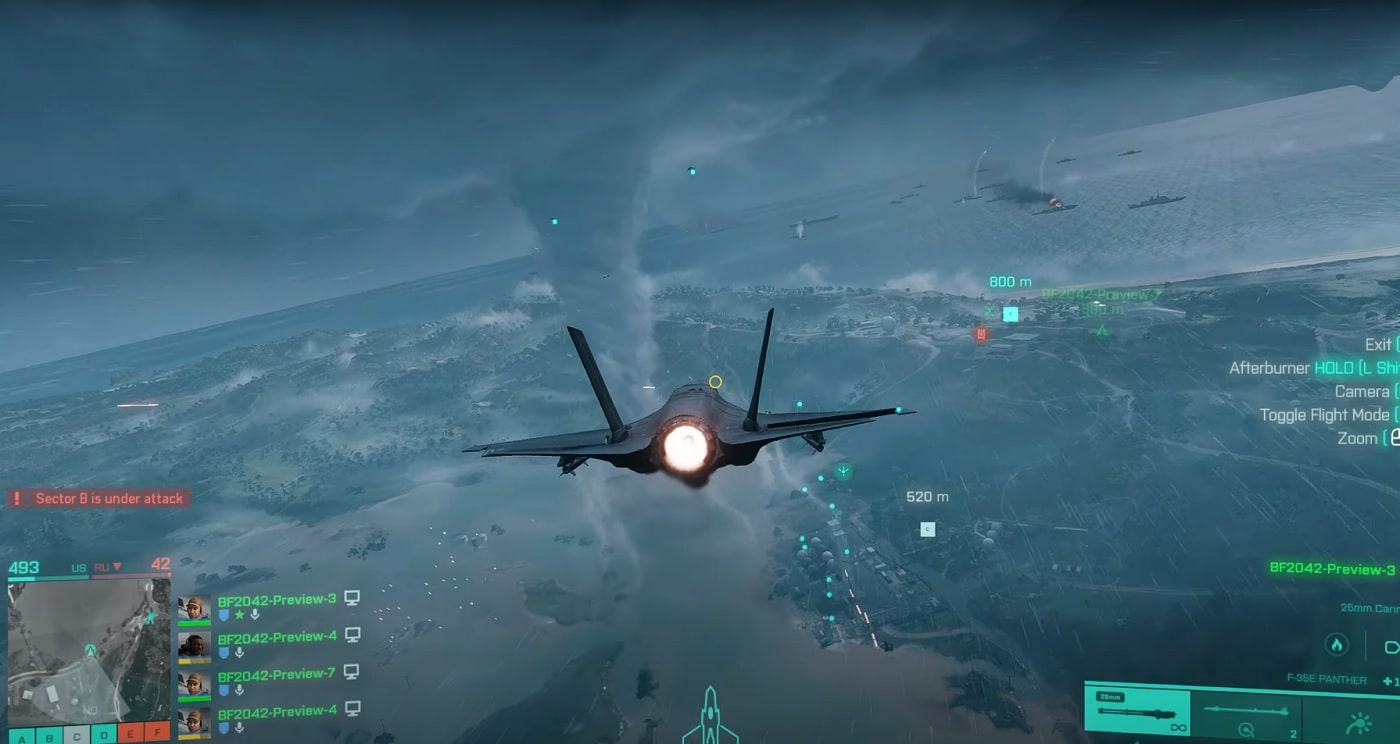Select objective flag A below the minimap
The height and width of the screenshot is (744, 1400).
(21, 737)
